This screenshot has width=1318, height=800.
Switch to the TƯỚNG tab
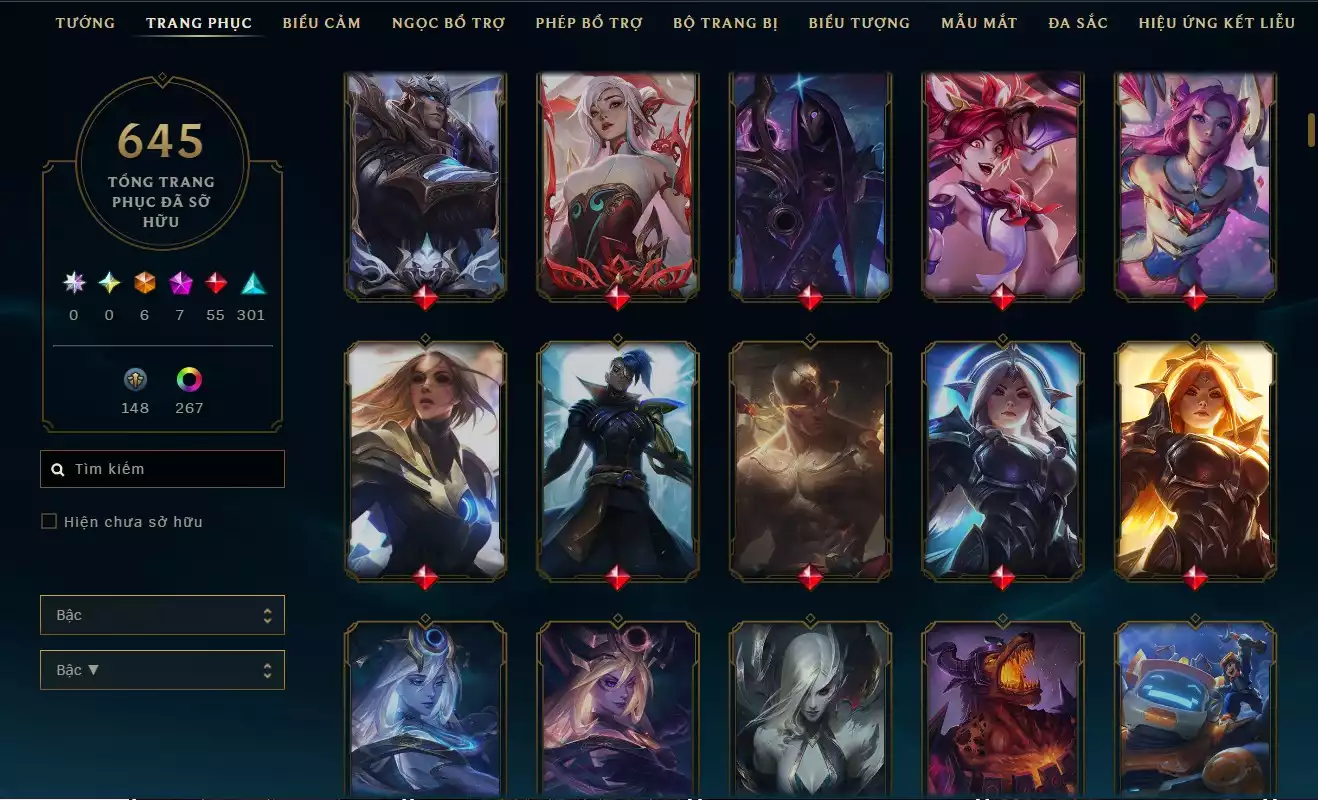pyautogui.click(x=85, y=22)
